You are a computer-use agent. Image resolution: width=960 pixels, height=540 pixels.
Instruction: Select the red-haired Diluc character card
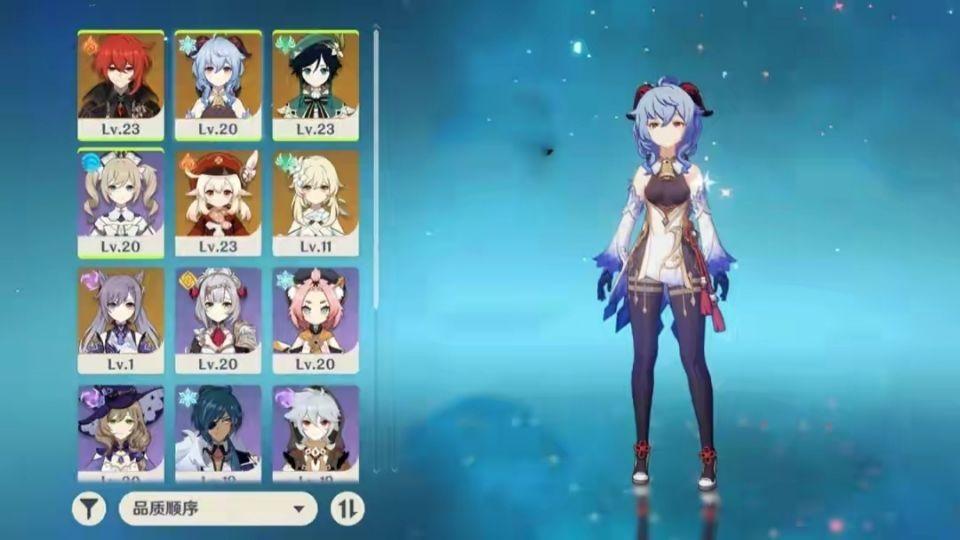click(121, 85)
